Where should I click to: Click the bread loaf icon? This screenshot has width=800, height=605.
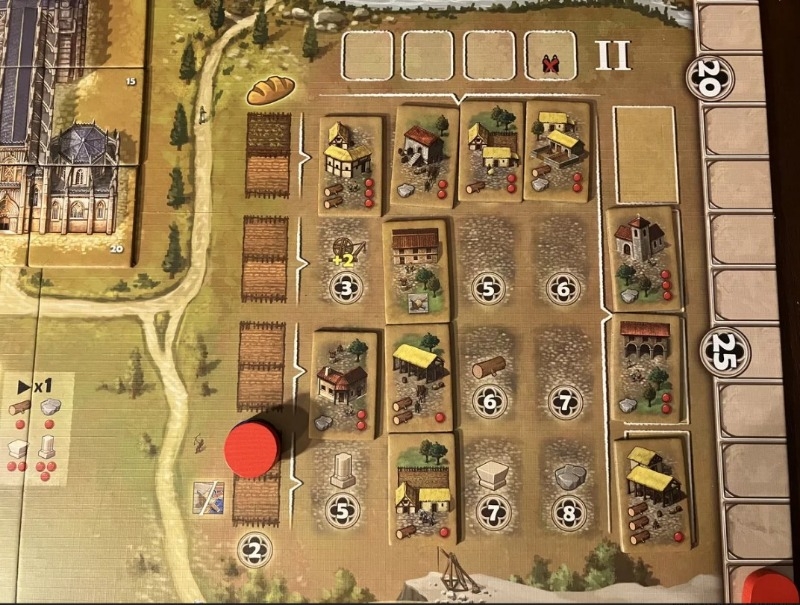[x=270, y=91]
